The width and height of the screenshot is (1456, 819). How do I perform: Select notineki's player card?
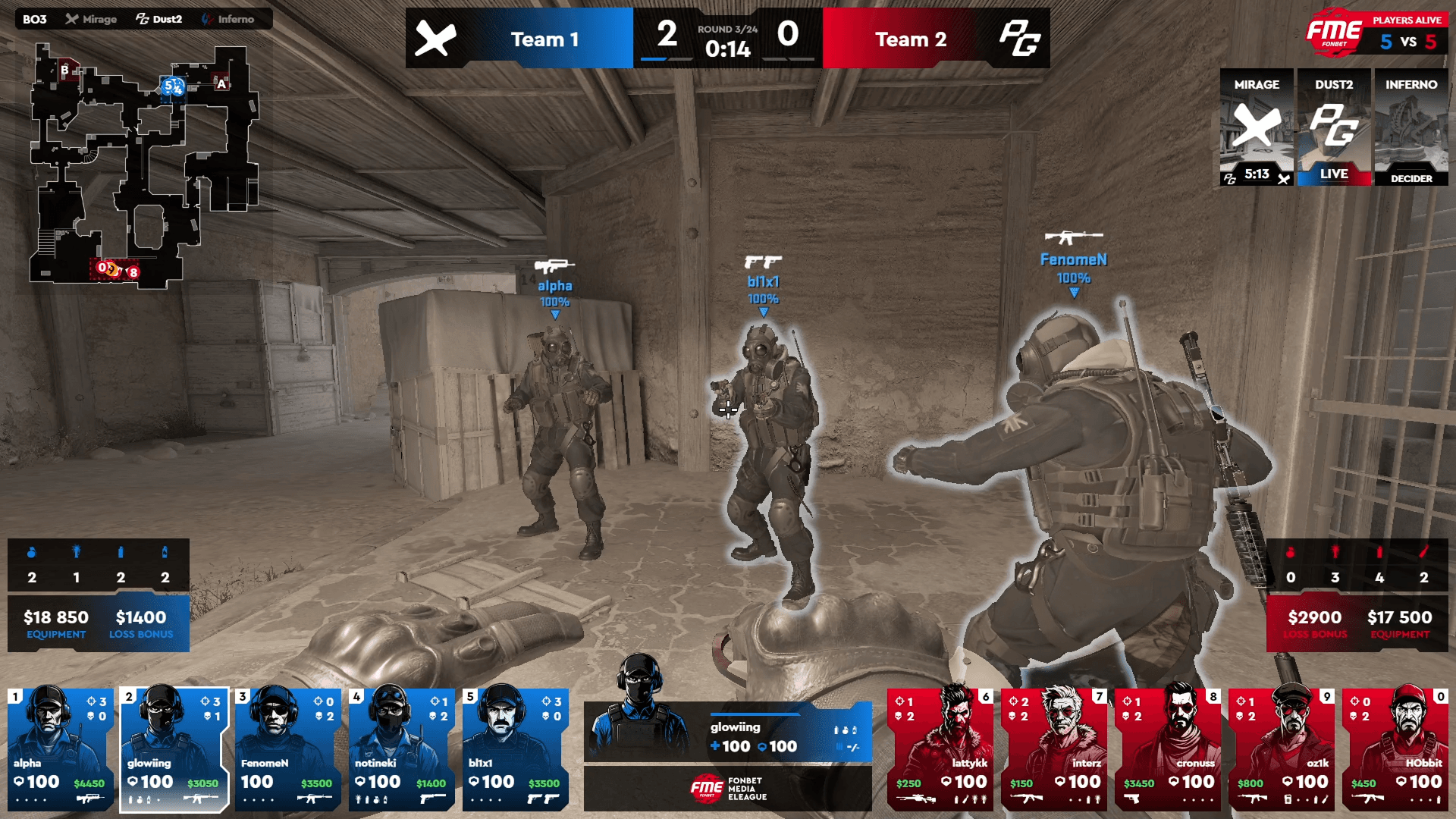pos(402,749)
